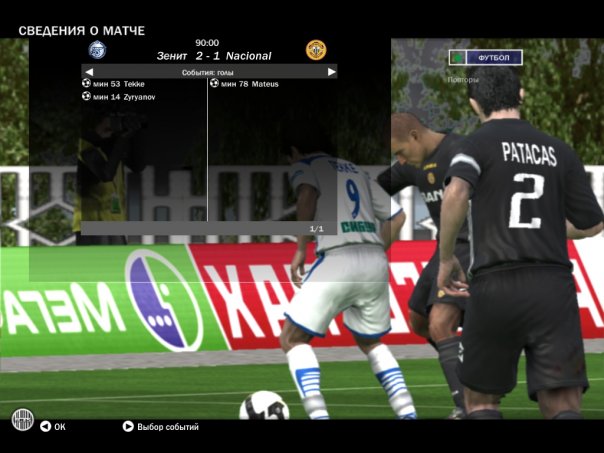
Task: Show the next event type with right arrow
Action: (x=331, y=72)
